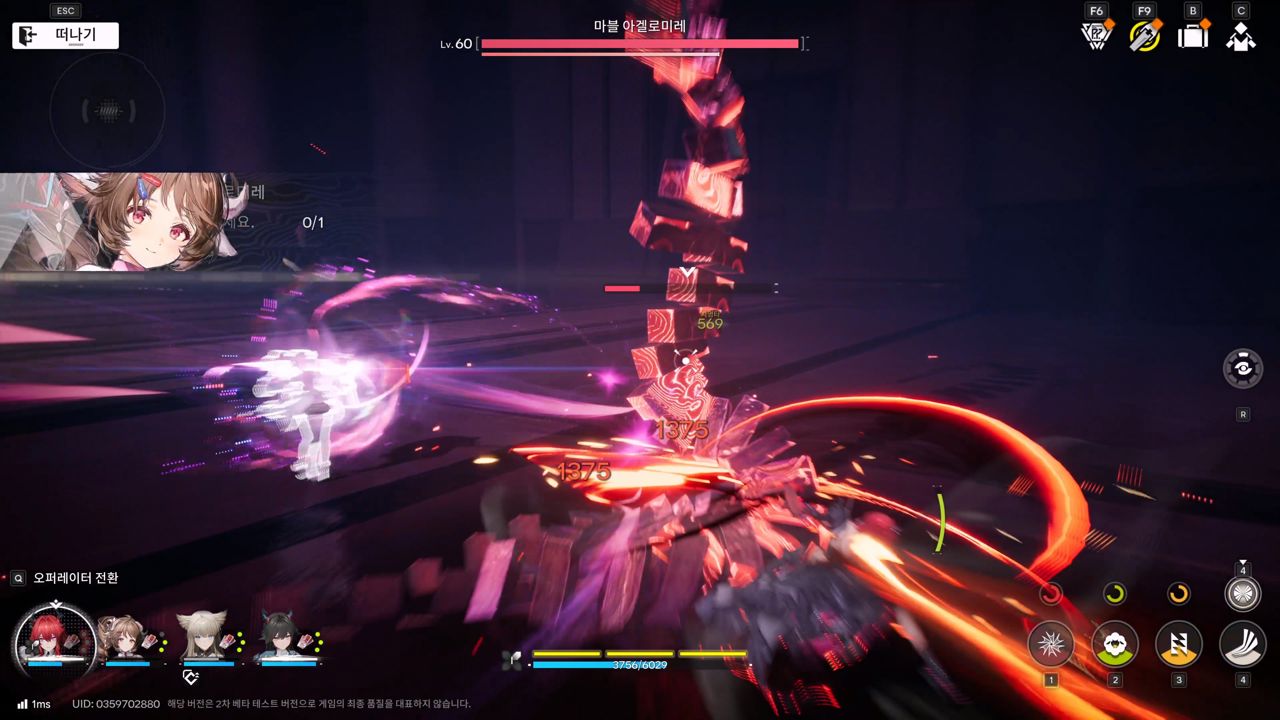Activate the white claw slash skill
This screenshot has width=1280, height=720.
(x=1243, y=645)
